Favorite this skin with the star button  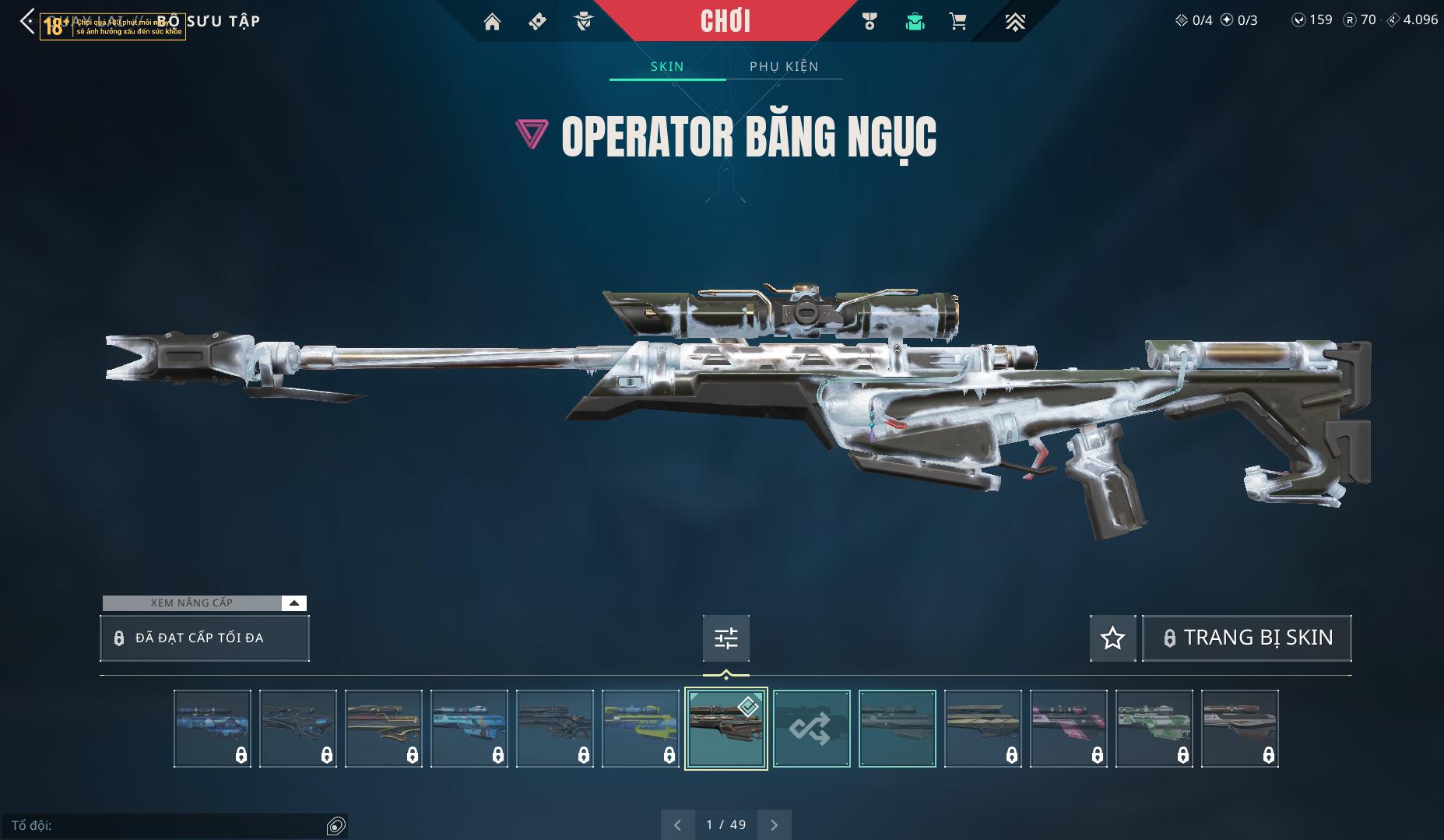tap(1112, 638)
